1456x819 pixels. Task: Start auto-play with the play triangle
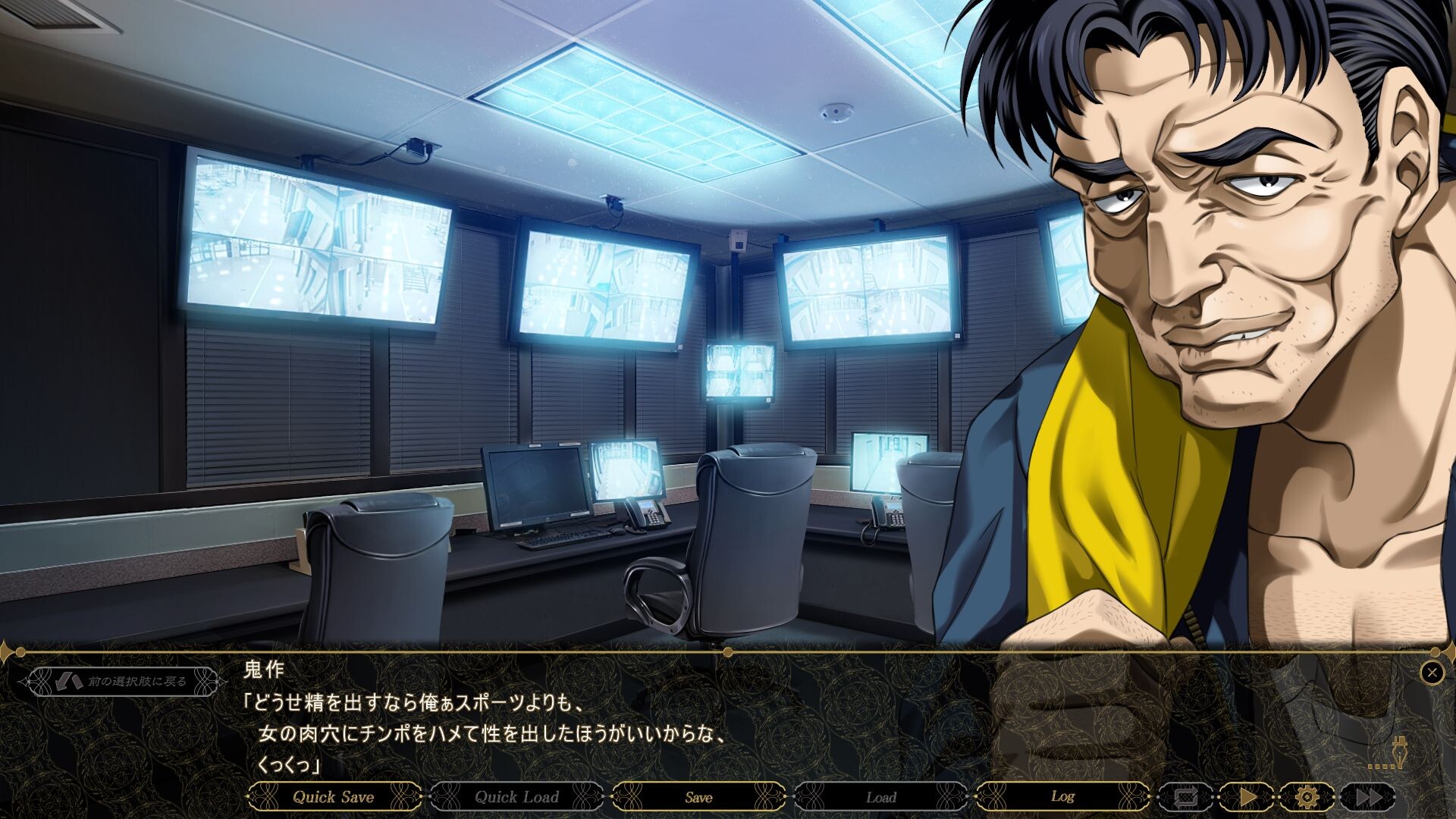(x=1247, y=797)
